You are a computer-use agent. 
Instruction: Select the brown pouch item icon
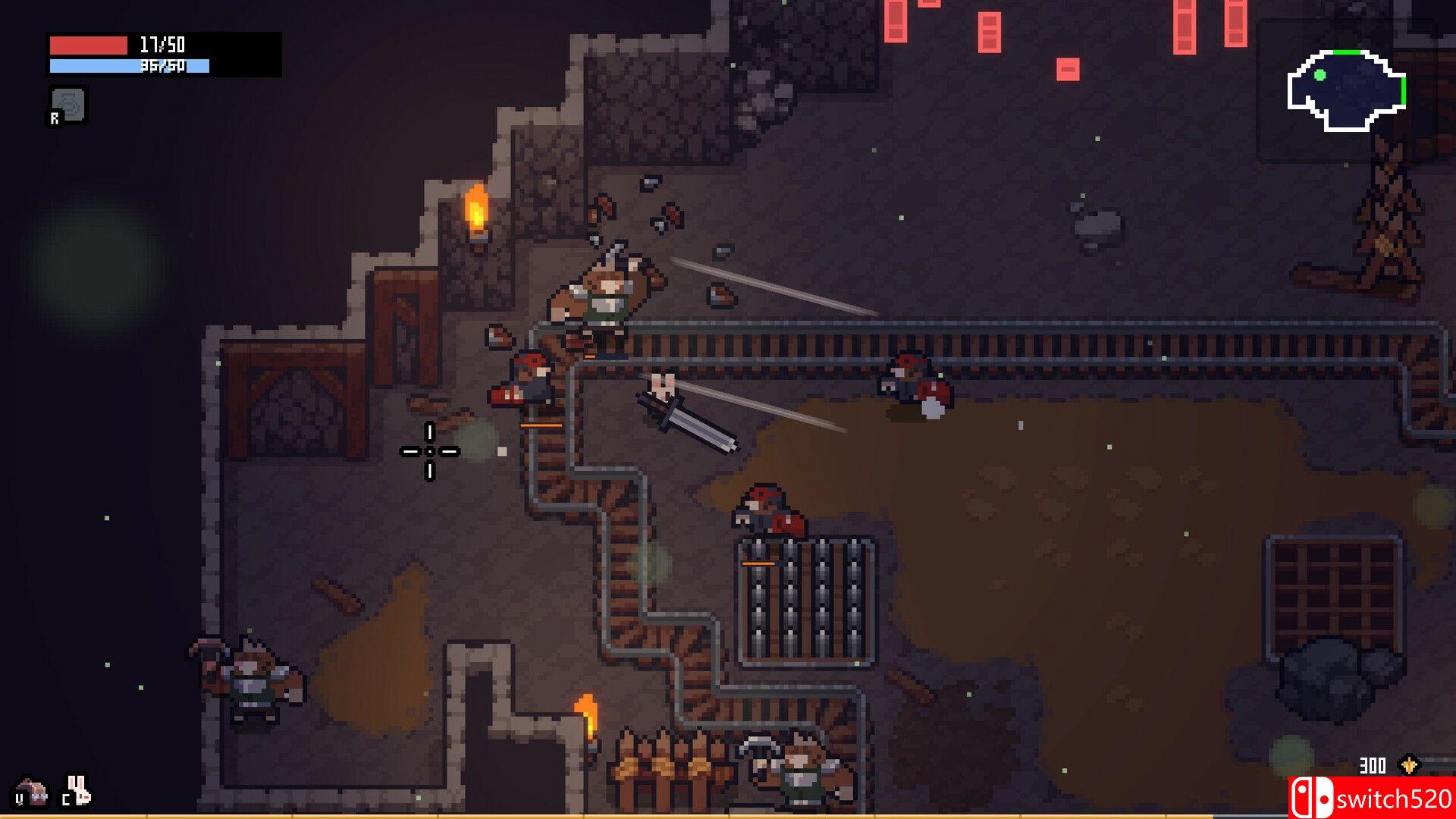pyautogui.click(x=31, y=792)
